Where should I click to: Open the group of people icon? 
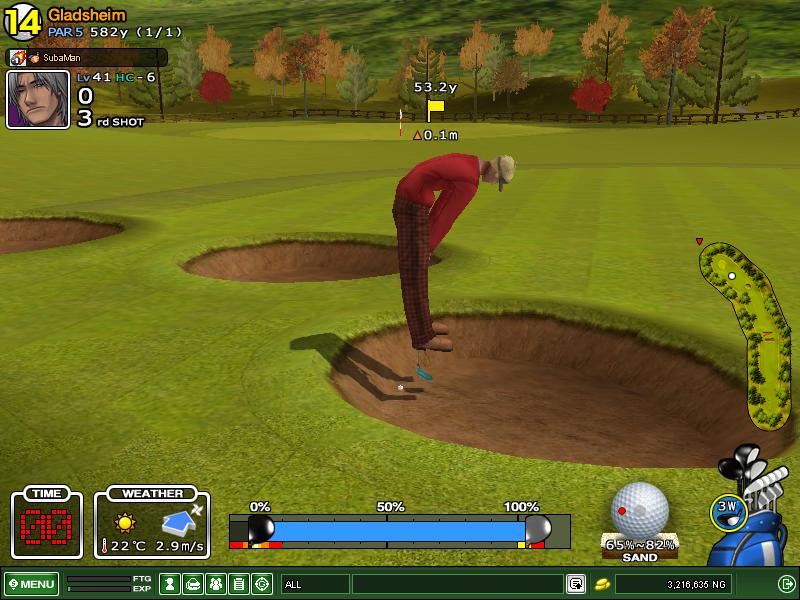pyautogui.click(x=215, y=583)
